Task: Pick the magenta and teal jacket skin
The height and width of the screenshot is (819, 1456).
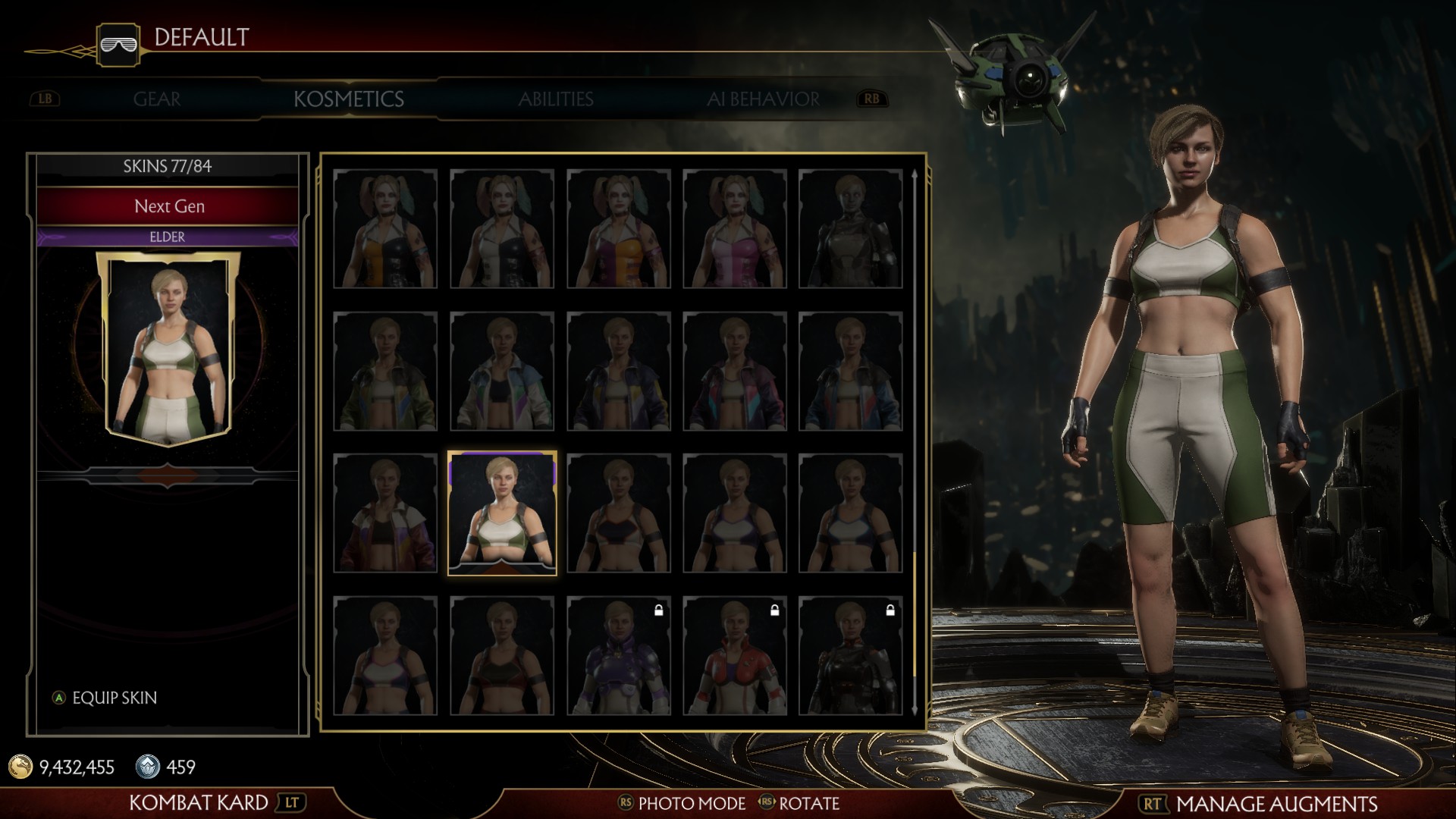Action: click(x=735, y=371)
